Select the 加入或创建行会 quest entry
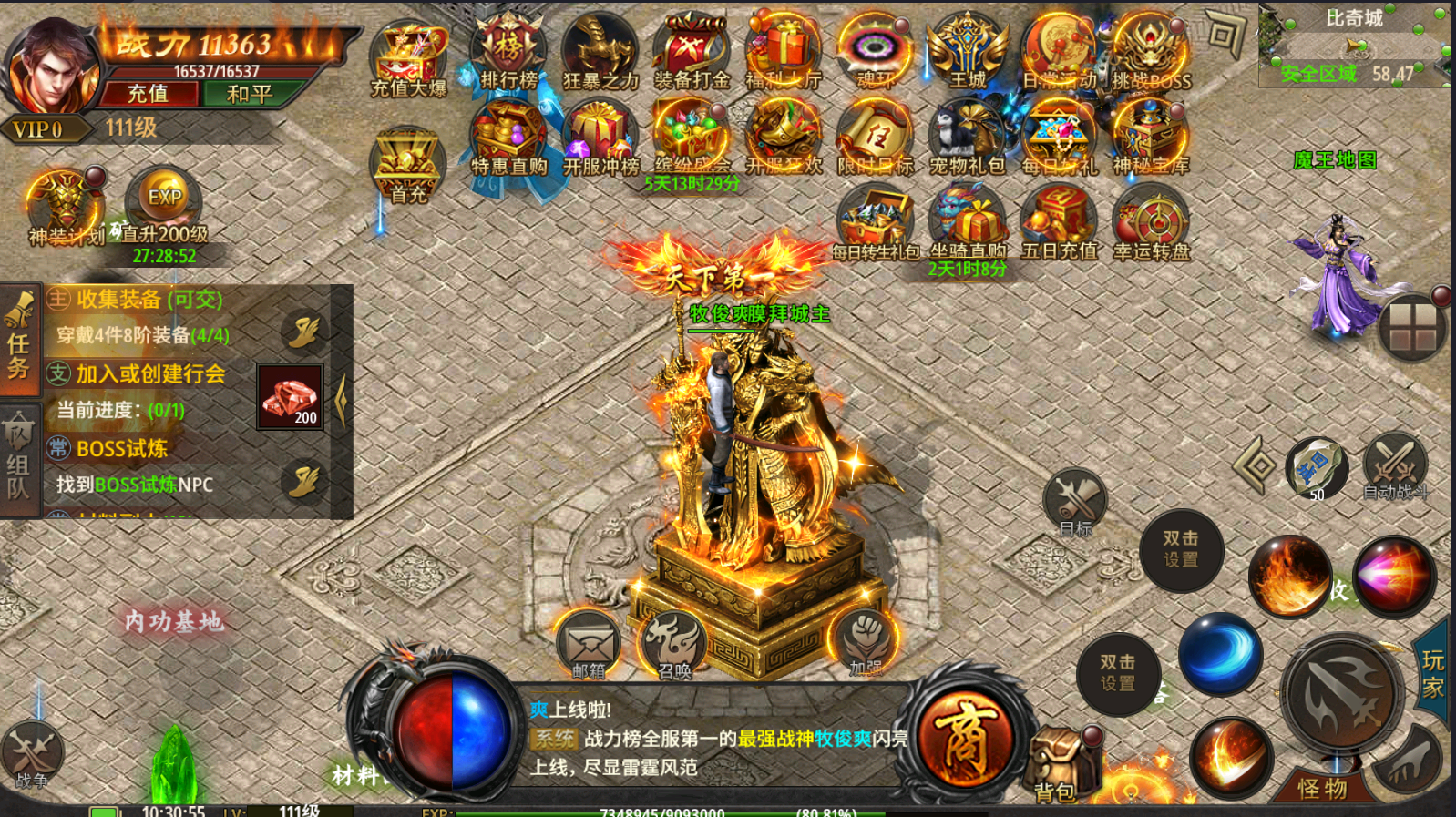Image resolution: width=1456 pixels, height=817 pixels. coord(150,374)
